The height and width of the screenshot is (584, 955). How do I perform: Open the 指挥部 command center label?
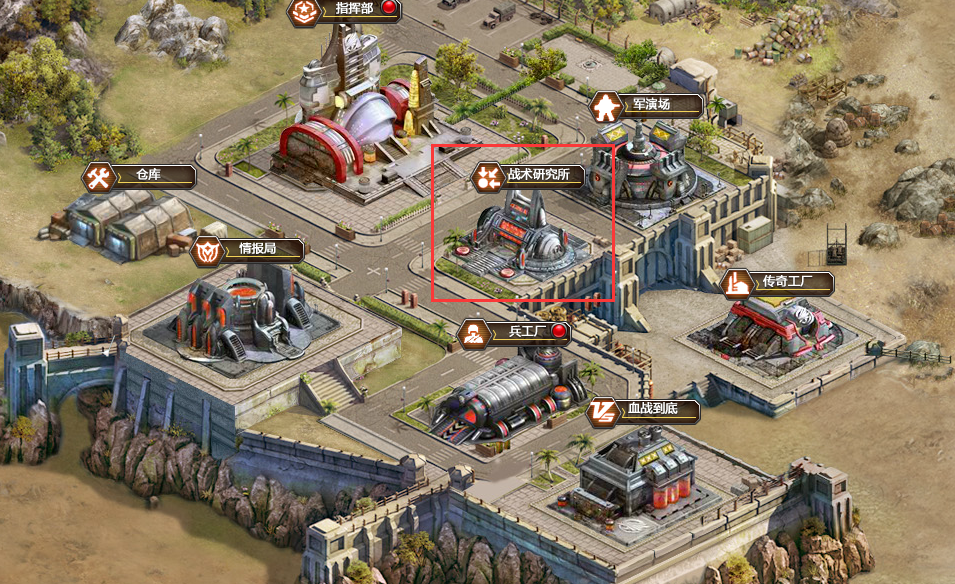click(x=343, y=11)
